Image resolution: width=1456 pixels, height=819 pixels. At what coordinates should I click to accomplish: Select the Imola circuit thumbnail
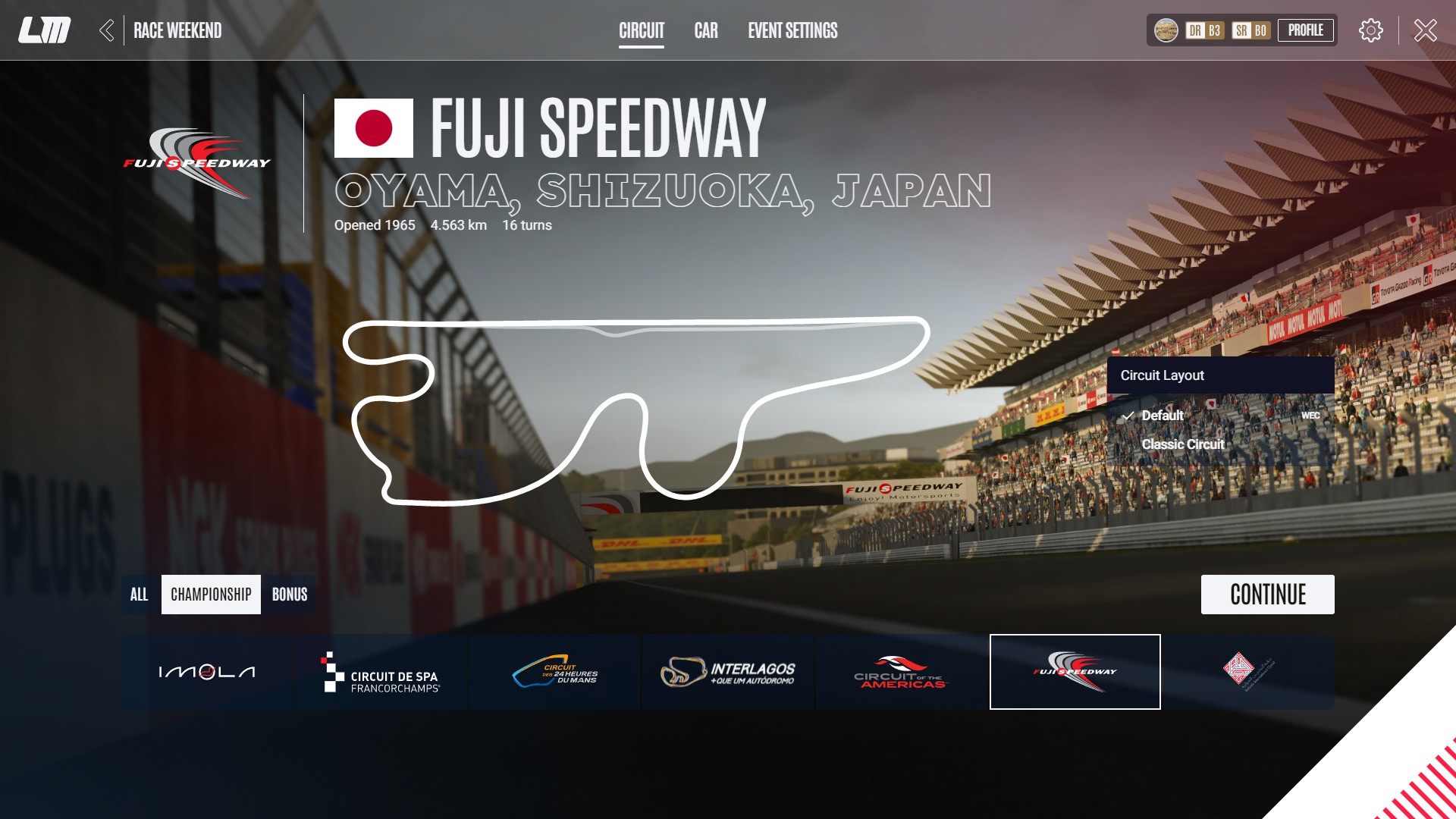tap(207, 671)
